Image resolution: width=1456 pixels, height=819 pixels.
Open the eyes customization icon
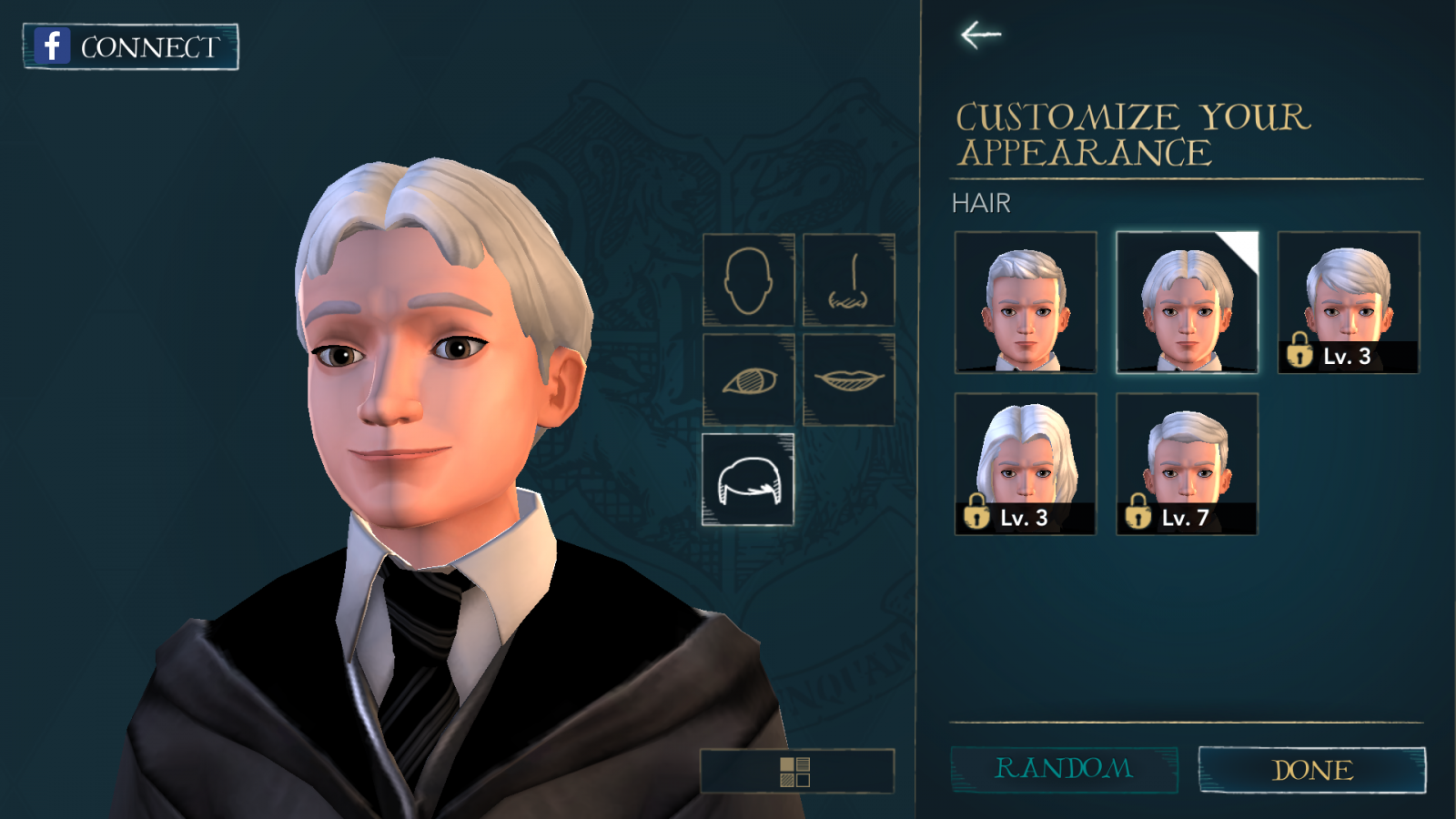[x=748, y=380]
